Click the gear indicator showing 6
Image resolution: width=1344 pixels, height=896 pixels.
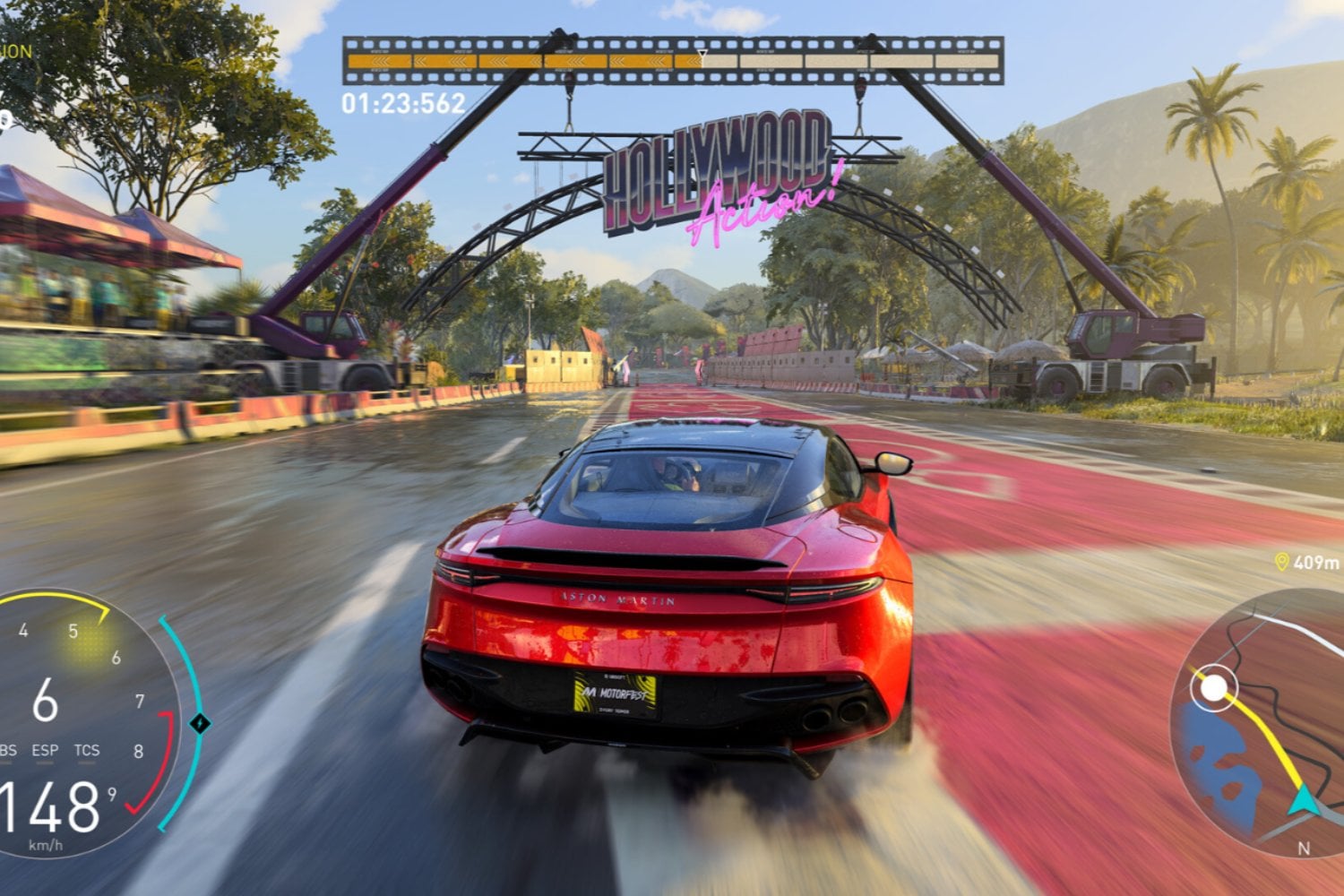click(46, 699)
